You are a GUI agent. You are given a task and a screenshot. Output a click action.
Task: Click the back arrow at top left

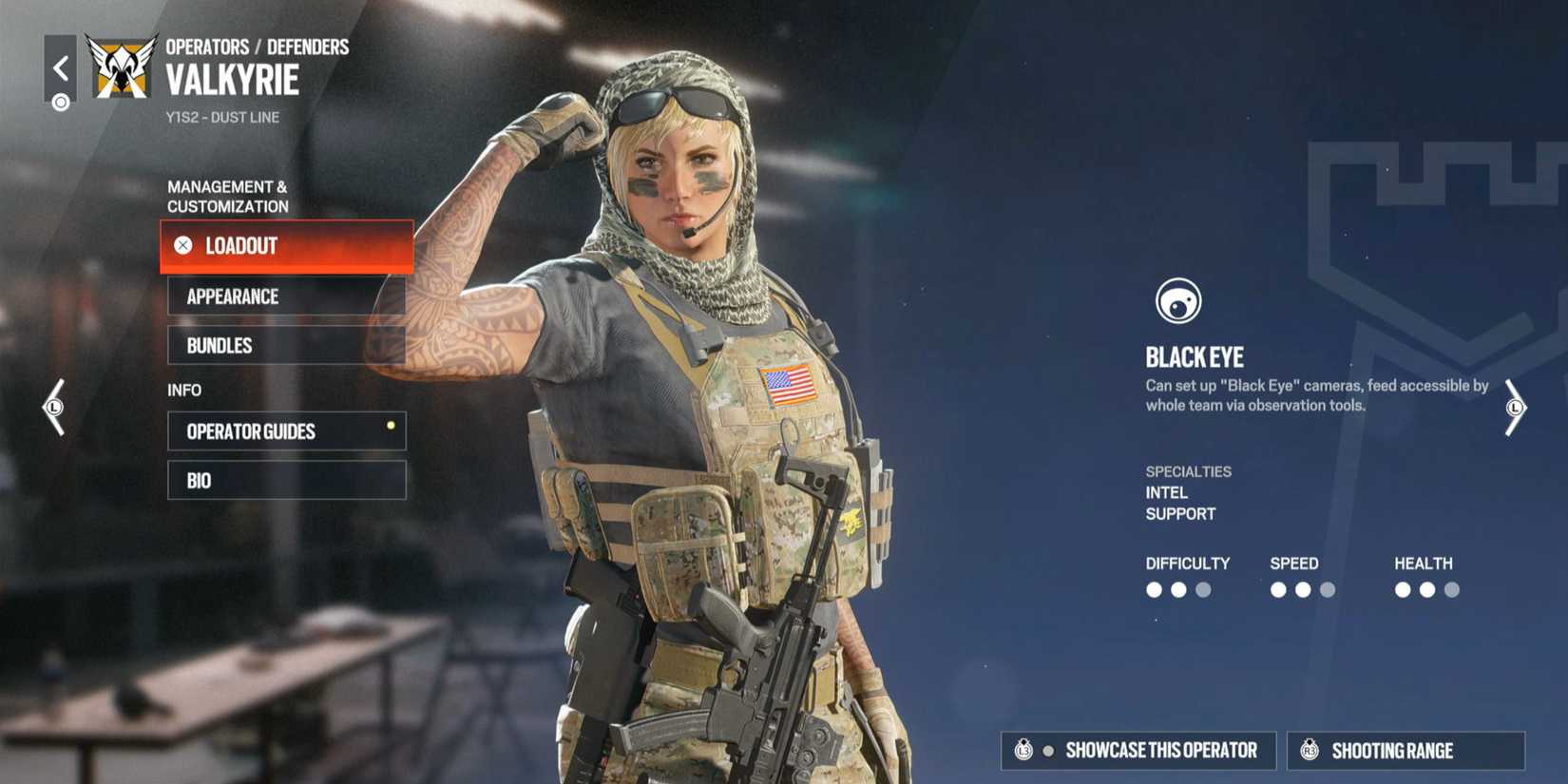pos(61,67)
